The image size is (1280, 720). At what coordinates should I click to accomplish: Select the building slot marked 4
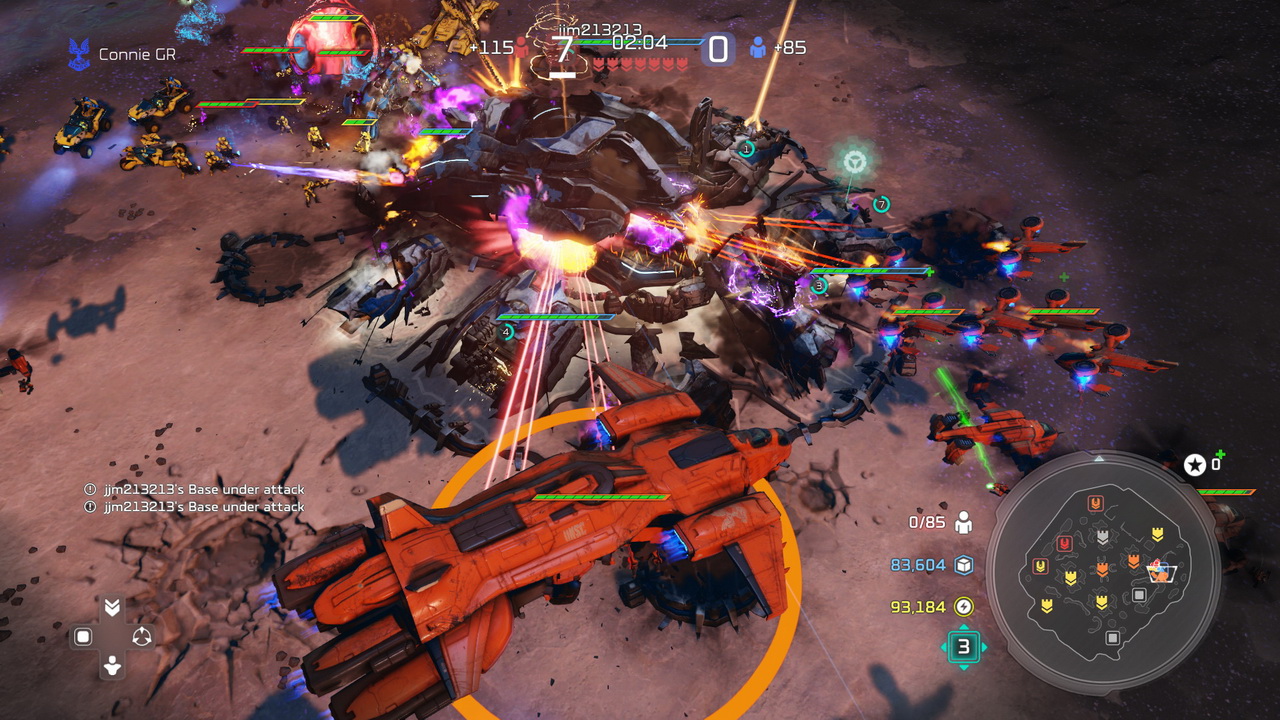pos(507,332)
